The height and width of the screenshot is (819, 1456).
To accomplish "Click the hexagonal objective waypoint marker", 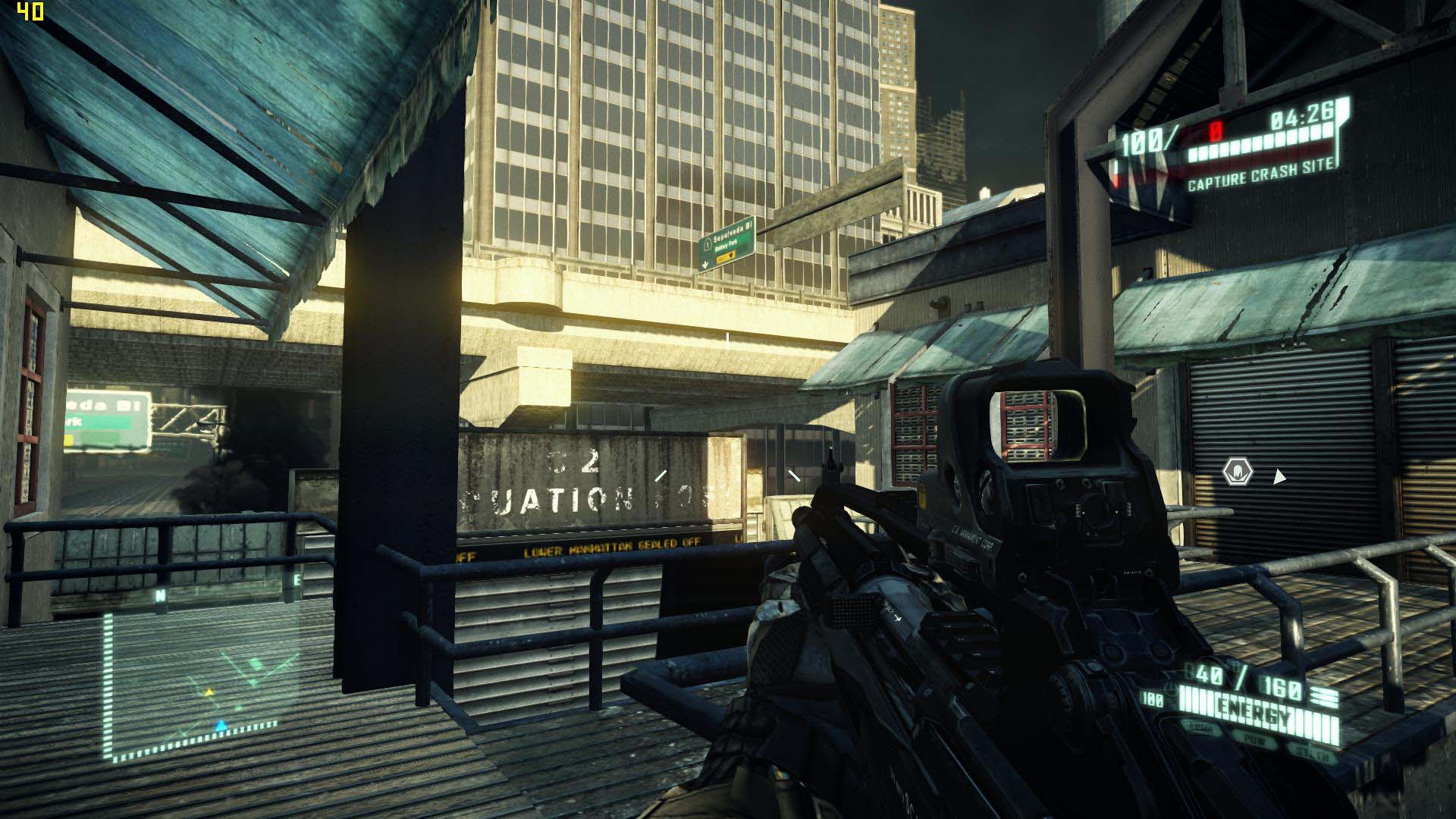I will [1238, 473].
